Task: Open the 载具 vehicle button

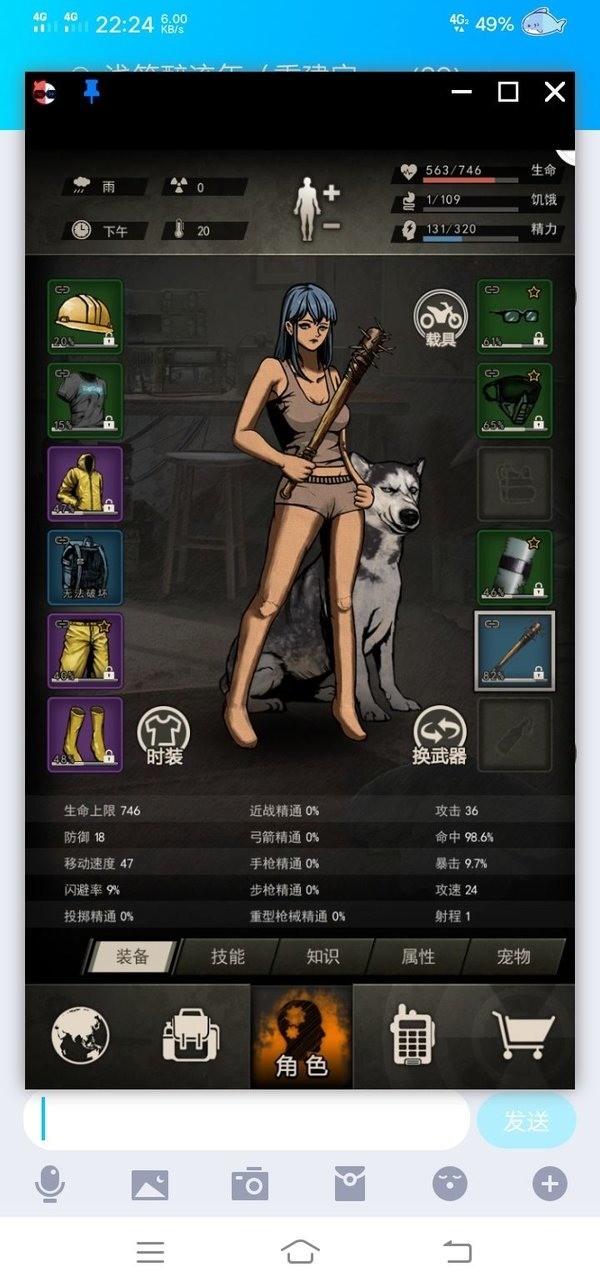Action: click(441, 320)
